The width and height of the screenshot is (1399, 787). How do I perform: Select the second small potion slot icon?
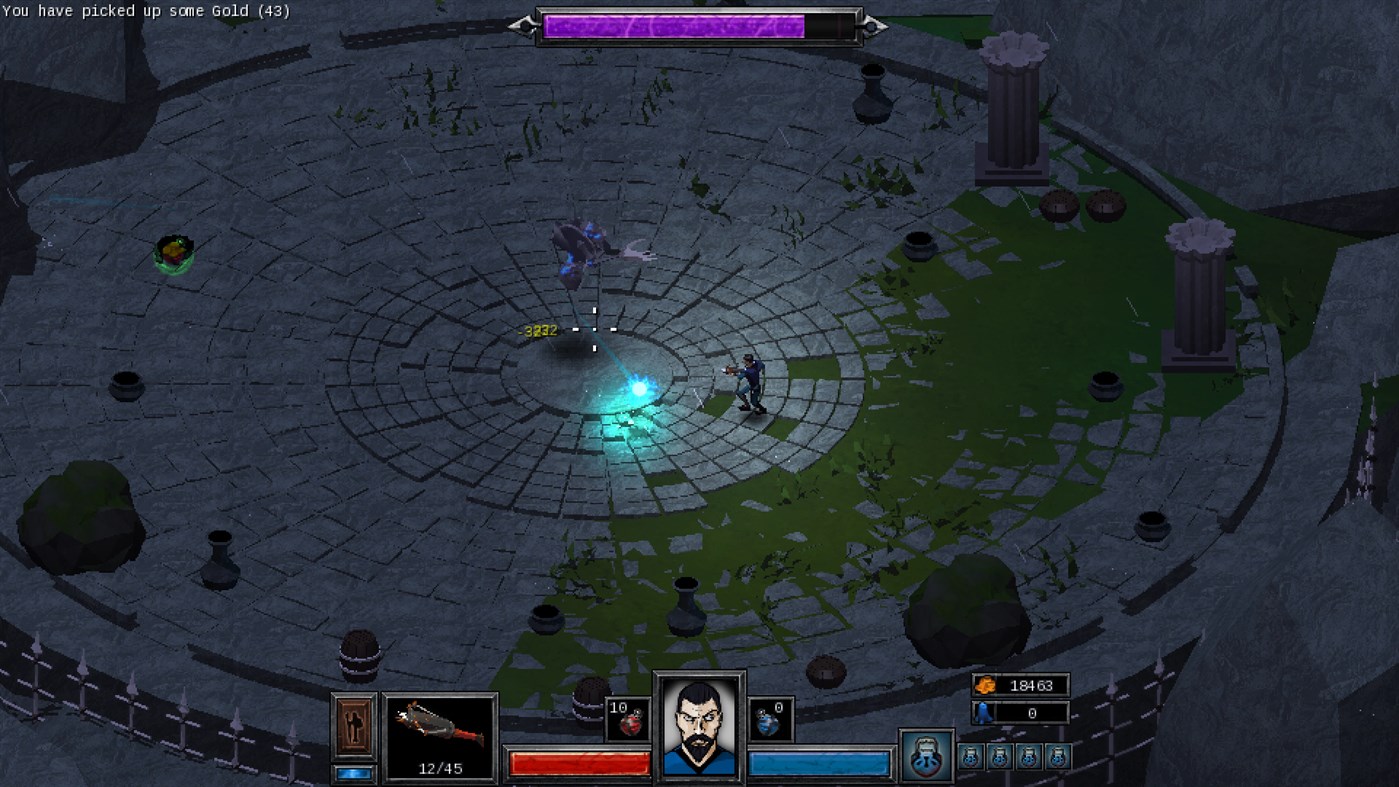pos(997,757)
